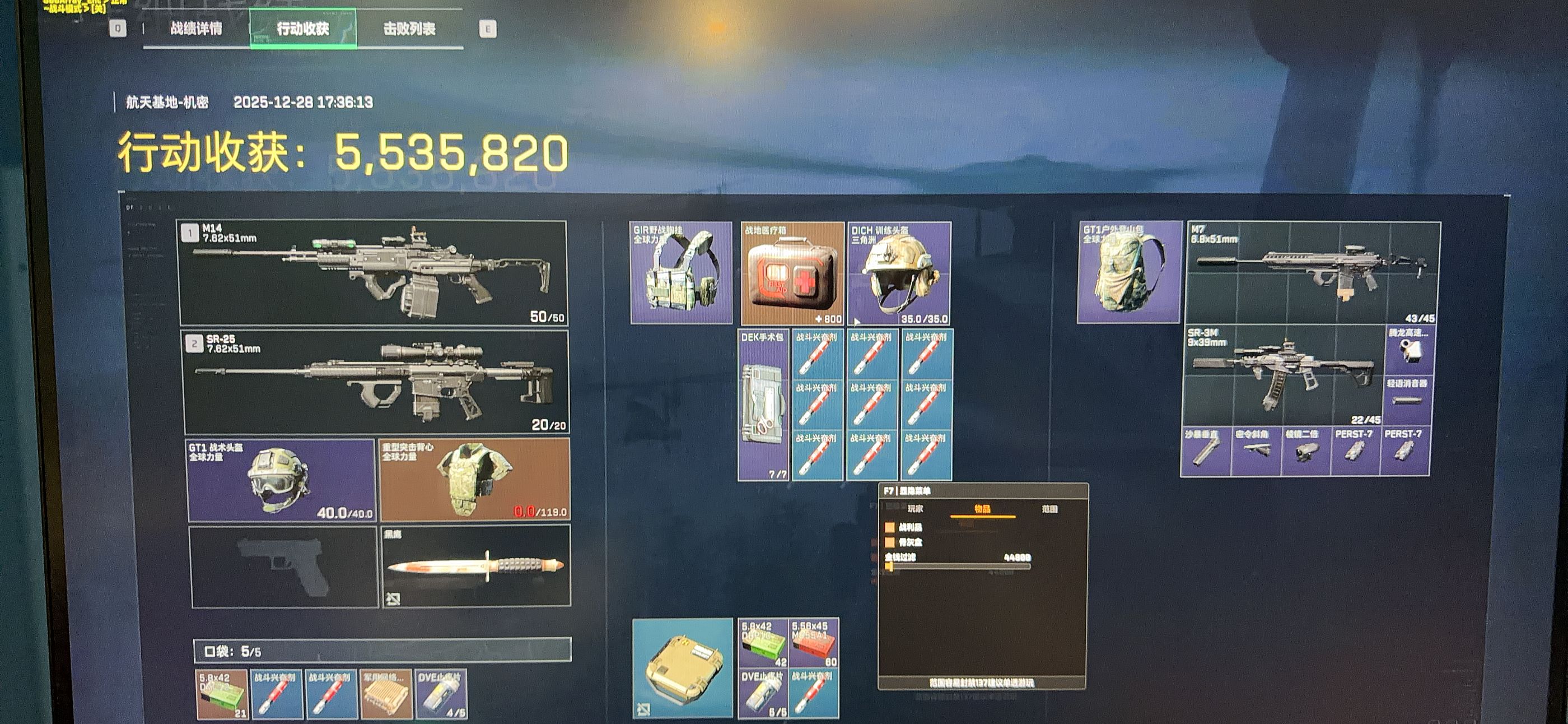Click the 战地医疗箱 medical kit
Image resolution: width=1568 pixels, height=724 pixels.
792,273
